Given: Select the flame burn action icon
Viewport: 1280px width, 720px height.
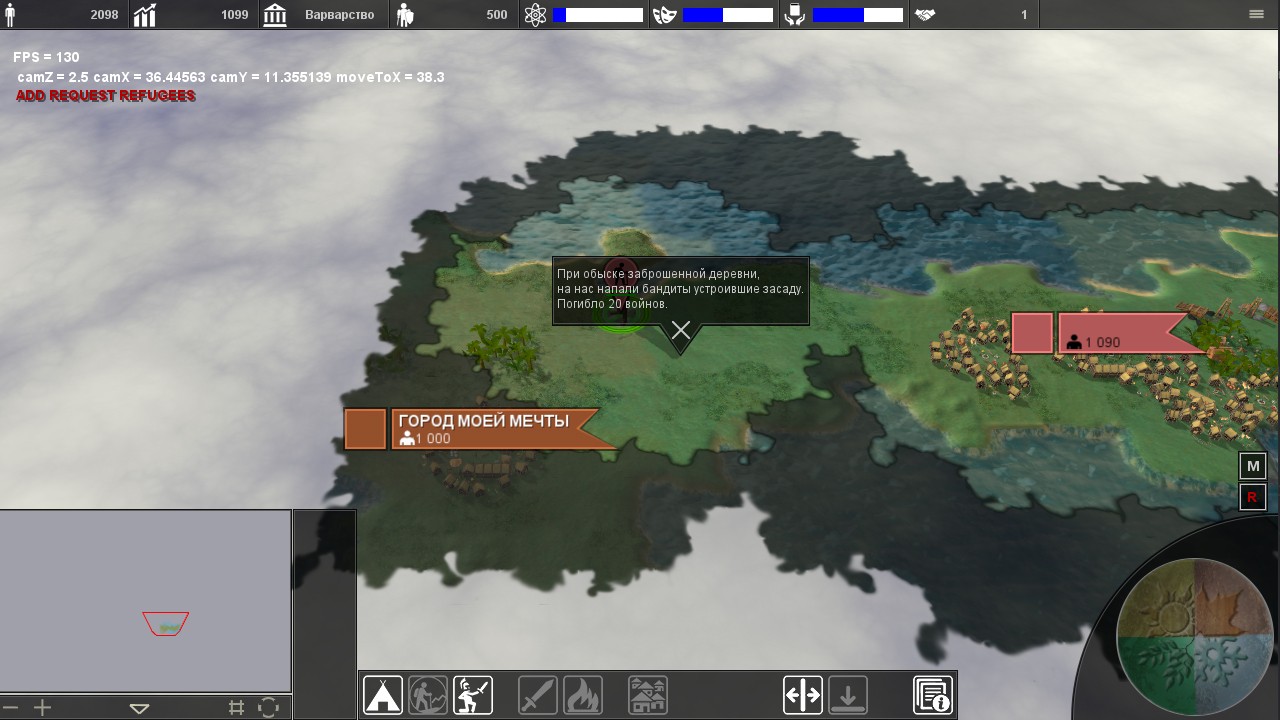Looking at the screenshot, I should [x=582, y=695].
